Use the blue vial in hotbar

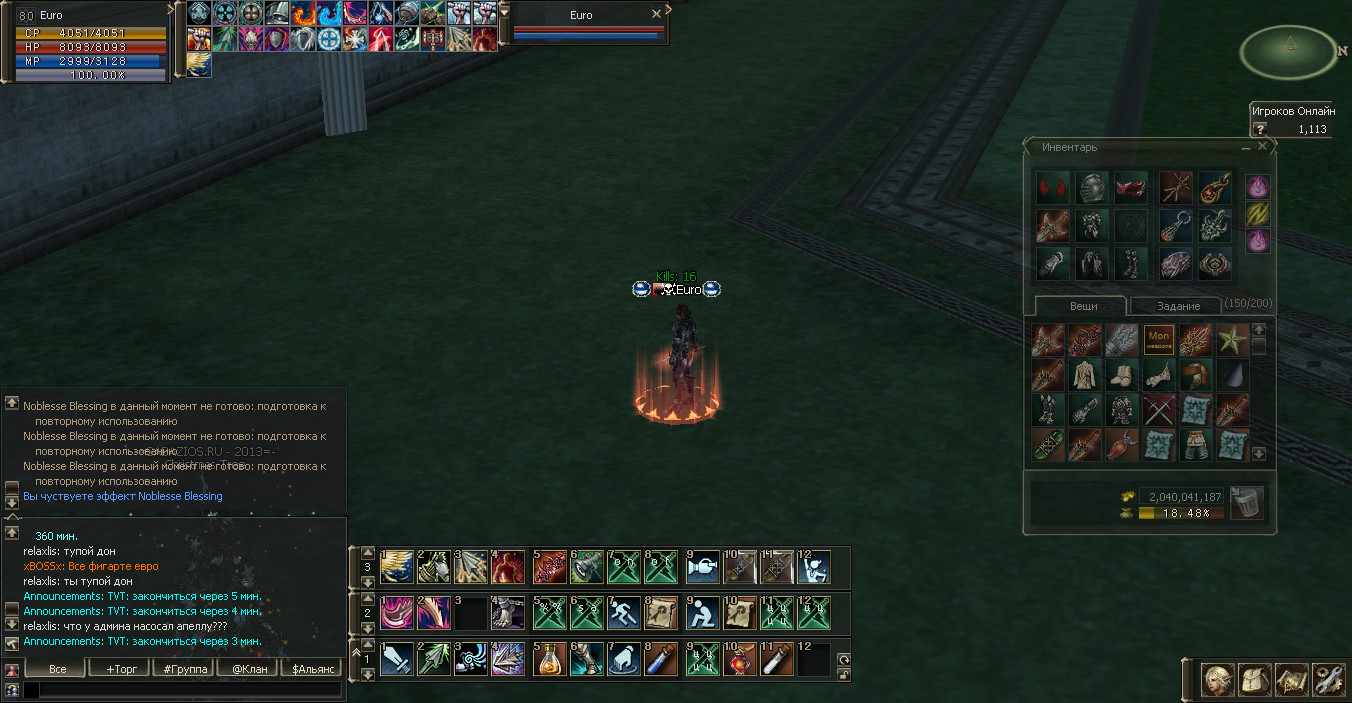coord(662,660)
